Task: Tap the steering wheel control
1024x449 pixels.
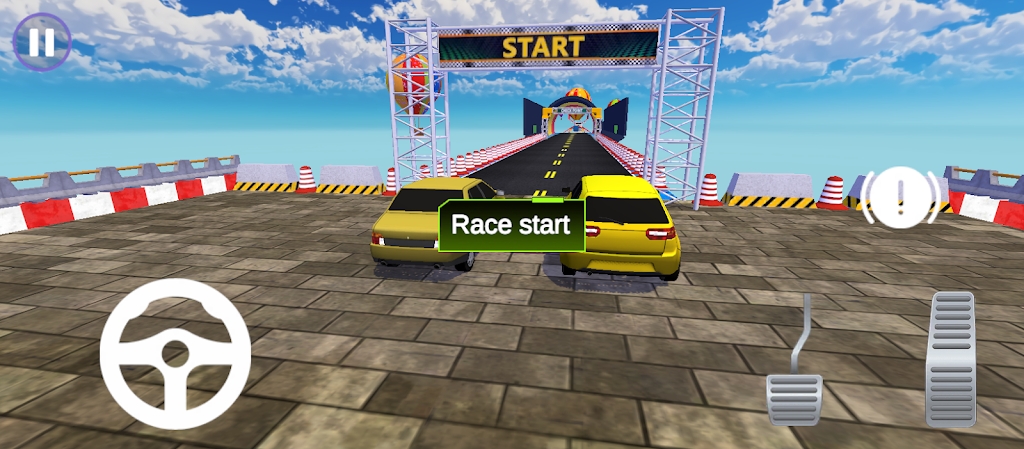Action: [x=175, y=353]
